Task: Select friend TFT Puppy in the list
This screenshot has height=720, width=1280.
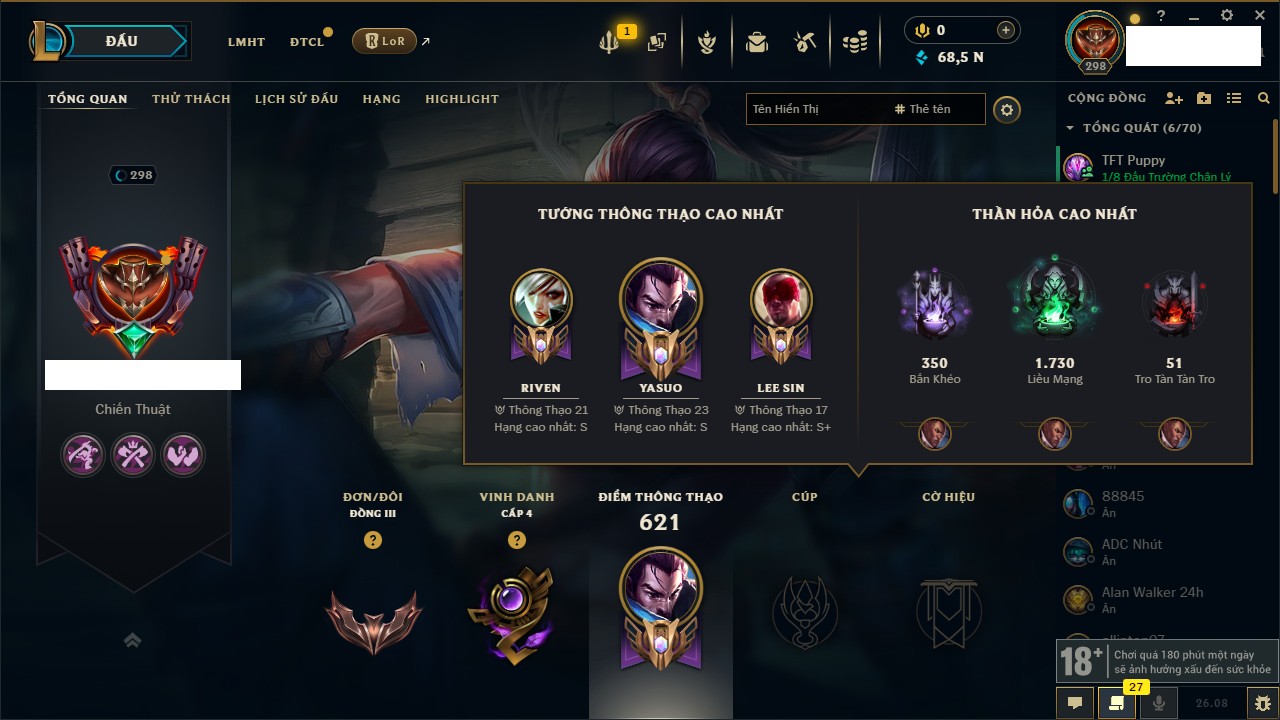Action: pos(1133,161)
